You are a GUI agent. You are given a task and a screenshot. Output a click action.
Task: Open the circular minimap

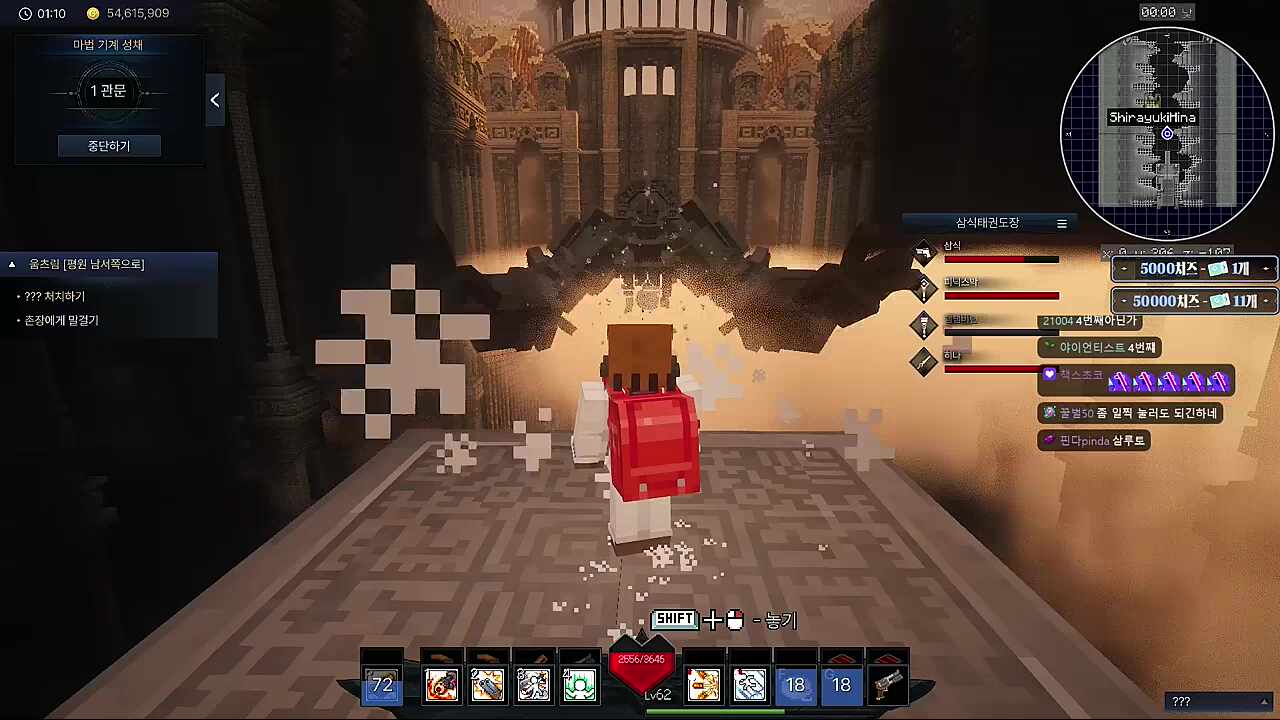[1167, 133]
